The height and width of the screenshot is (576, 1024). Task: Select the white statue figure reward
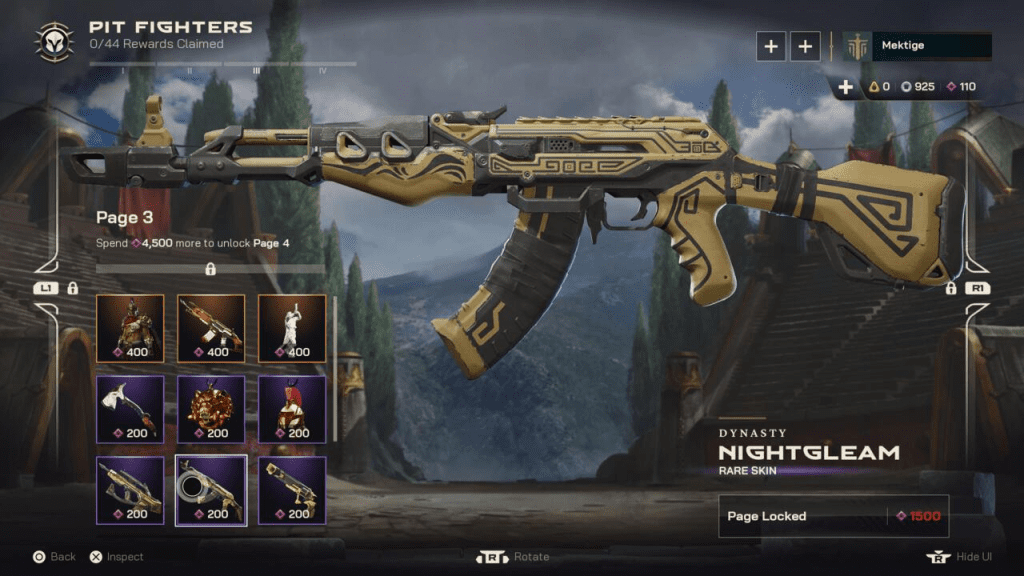click(292, 327)
